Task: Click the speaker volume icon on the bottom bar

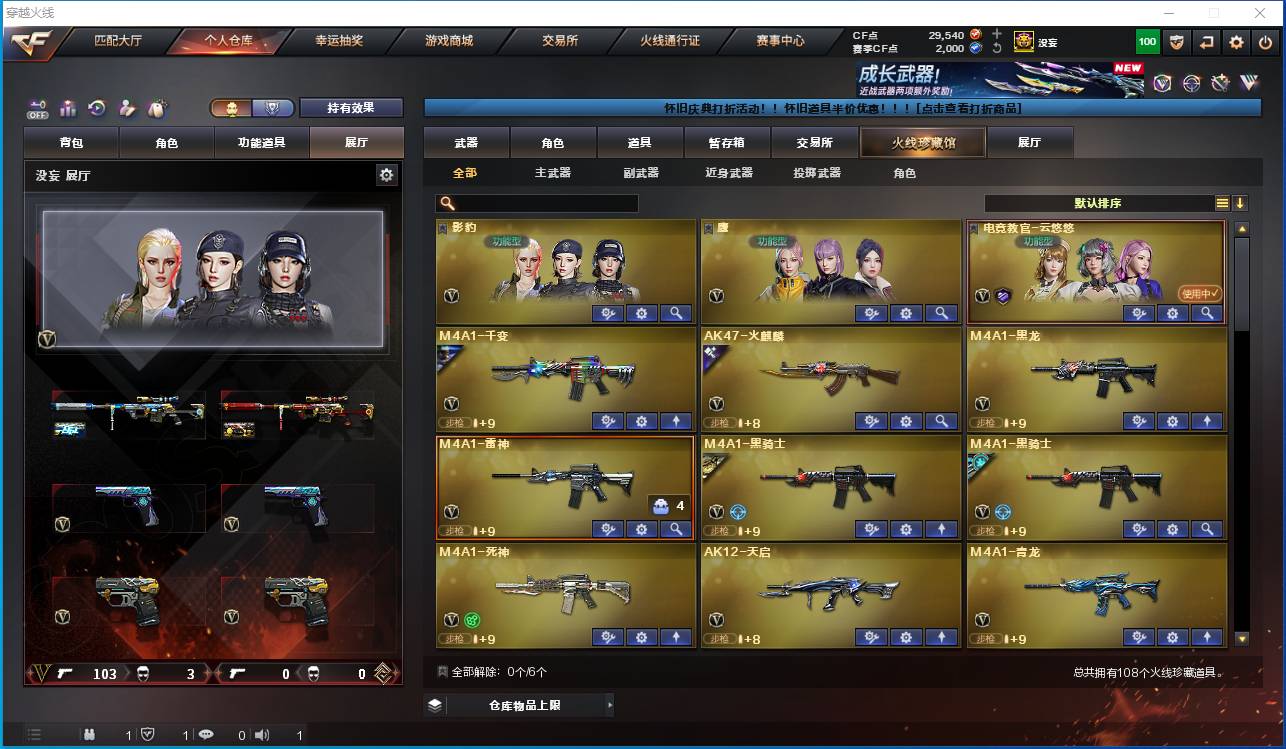Action: click(261, 733)
